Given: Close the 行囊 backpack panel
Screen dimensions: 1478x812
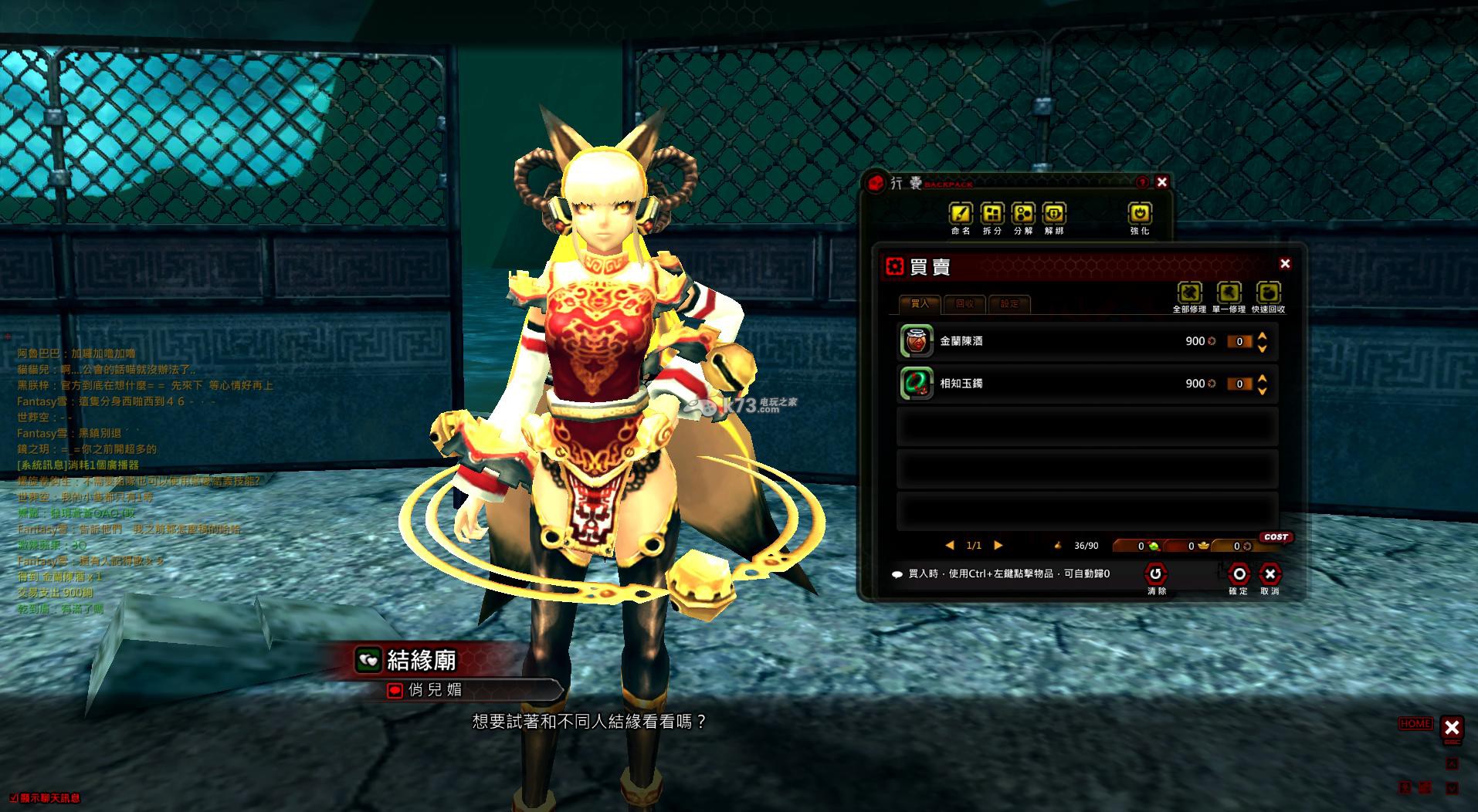Looking at the screenshot, I should pos(1161,182).
